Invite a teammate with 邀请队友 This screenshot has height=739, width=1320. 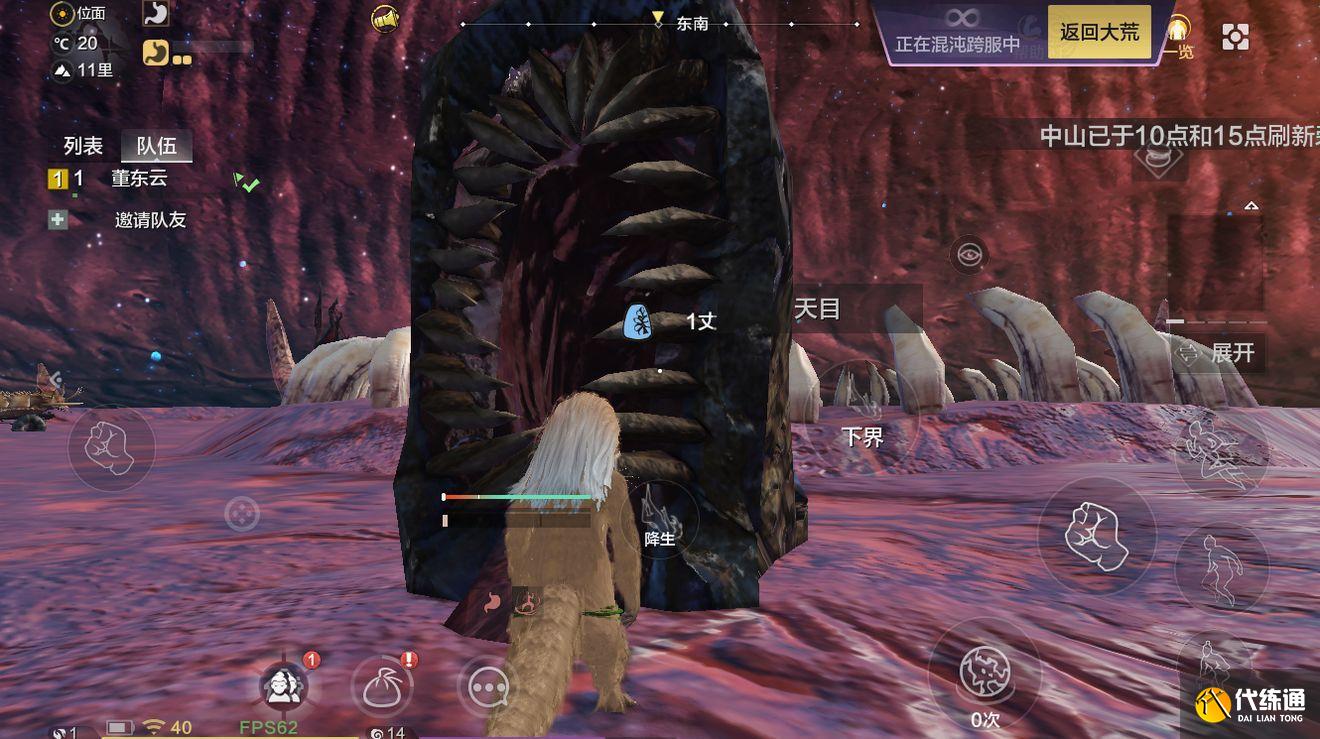[x=148, y=220]
